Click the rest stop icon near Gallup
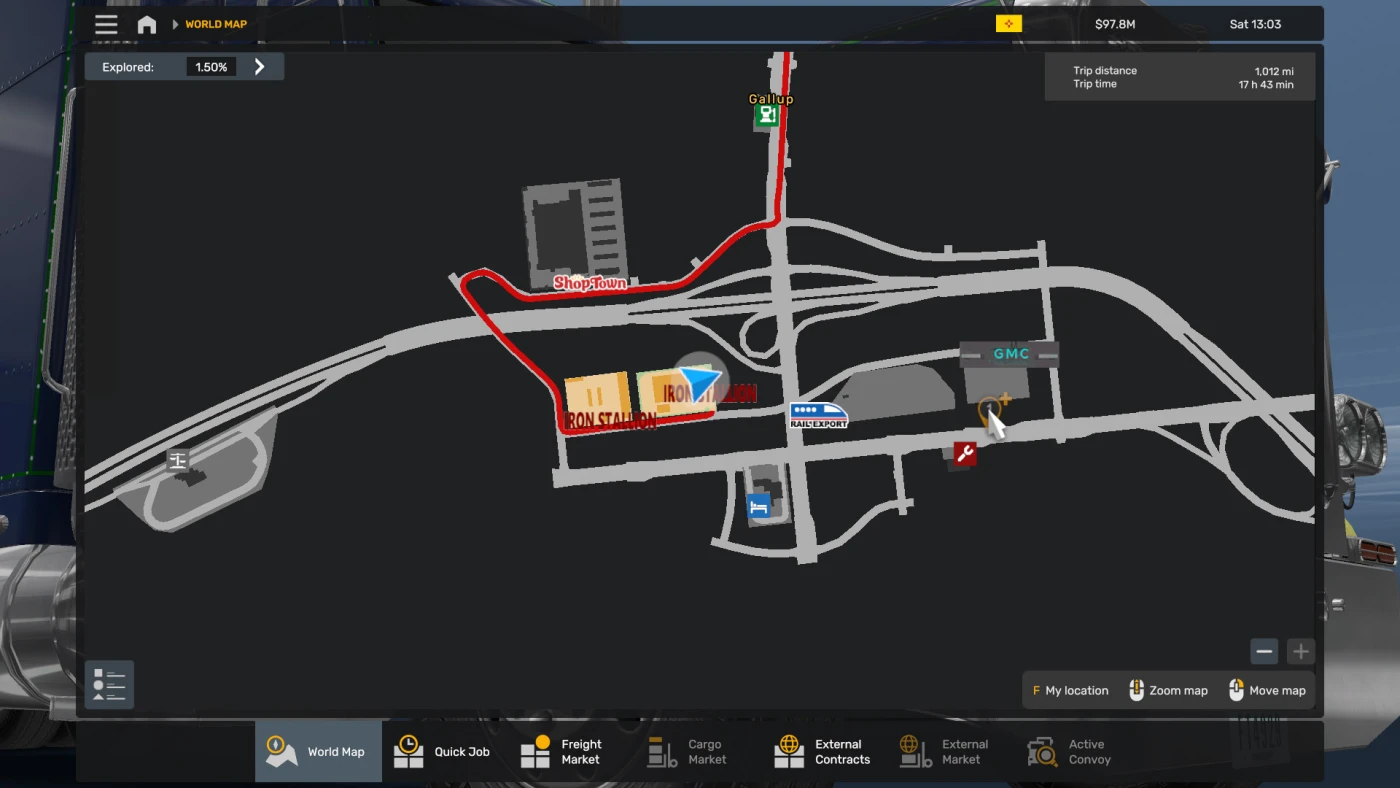This screenshot has height=788, width=1400. (768, 114)
